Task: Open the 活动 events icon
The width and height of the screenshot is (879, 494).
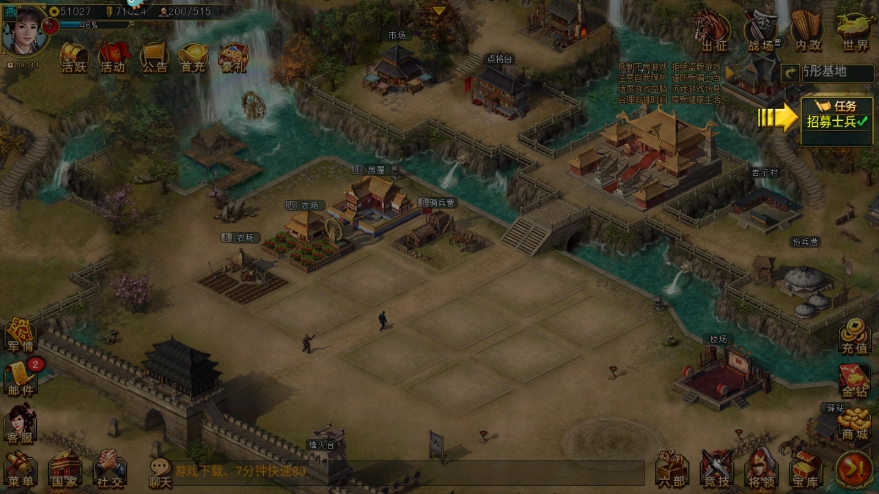Action: (x=113, y=57)
